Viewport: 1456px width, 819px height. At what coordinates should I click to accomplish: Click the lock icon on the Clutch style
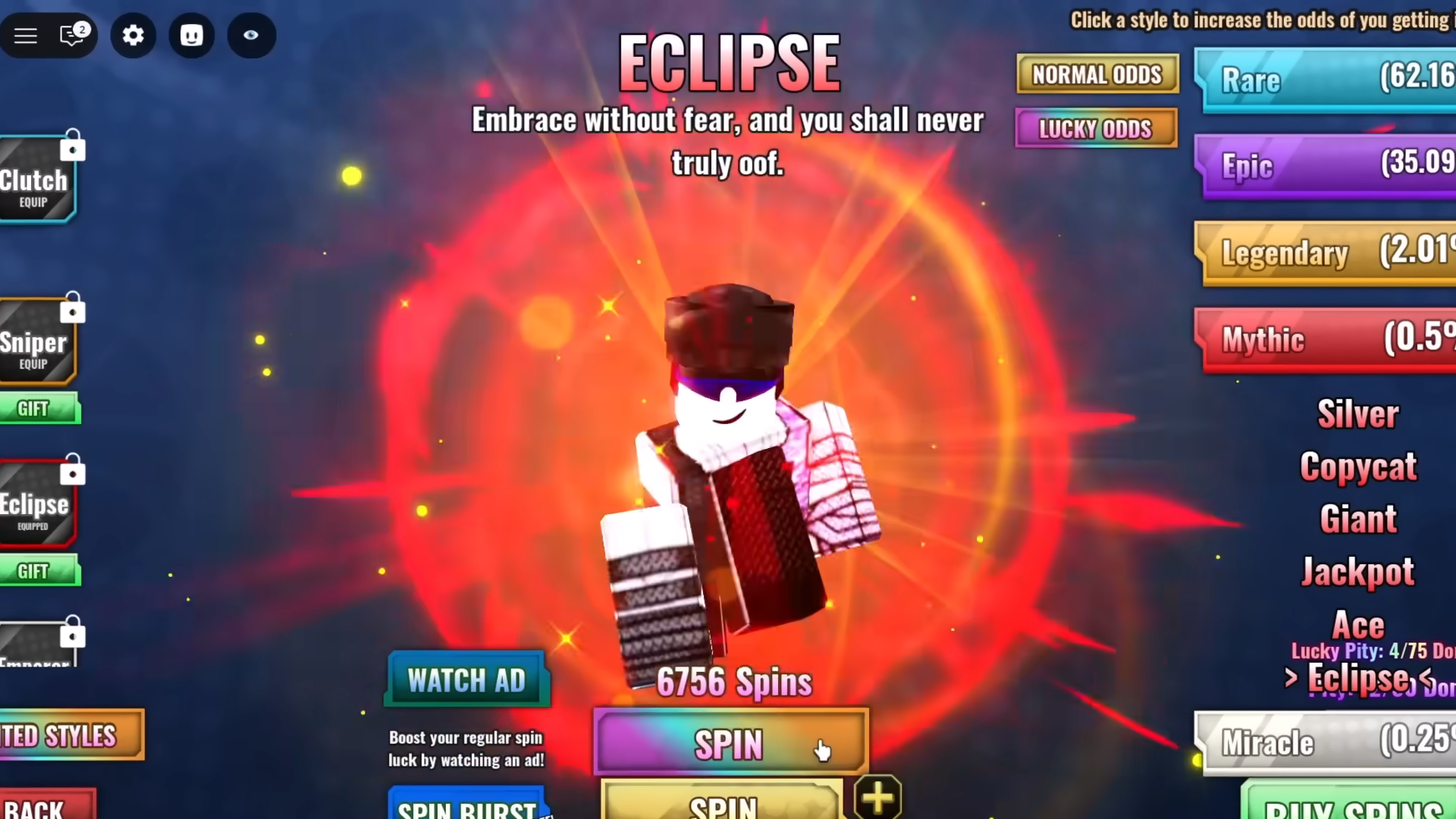(x=72, y=149)
